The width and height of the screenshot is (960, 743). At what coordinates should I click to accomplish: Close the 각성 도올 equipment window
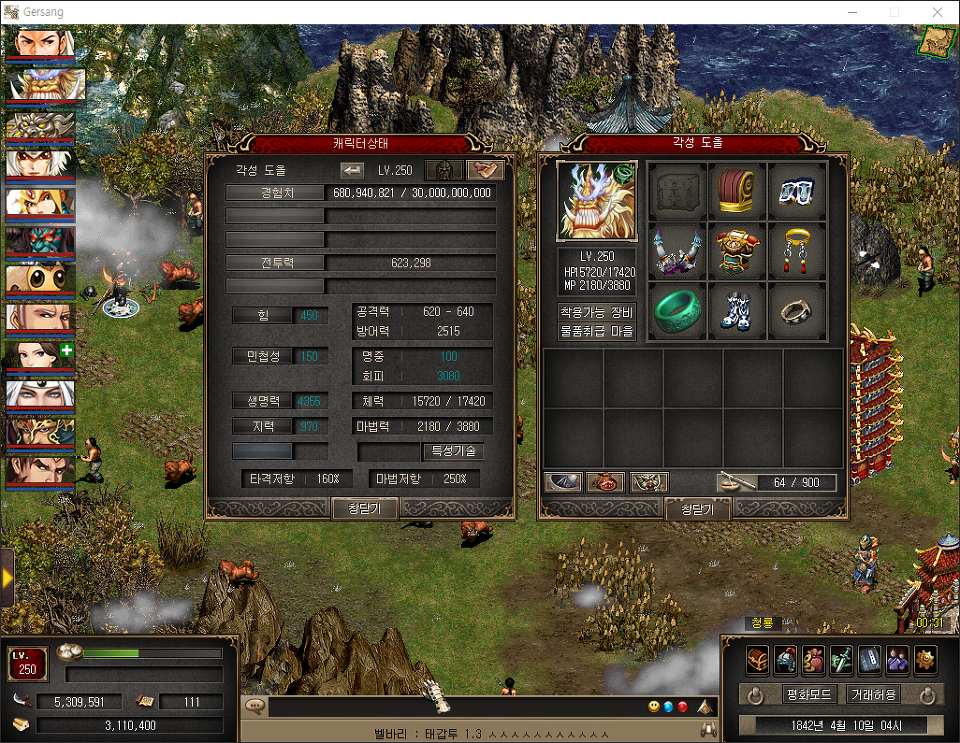click(x=697, y=510)
